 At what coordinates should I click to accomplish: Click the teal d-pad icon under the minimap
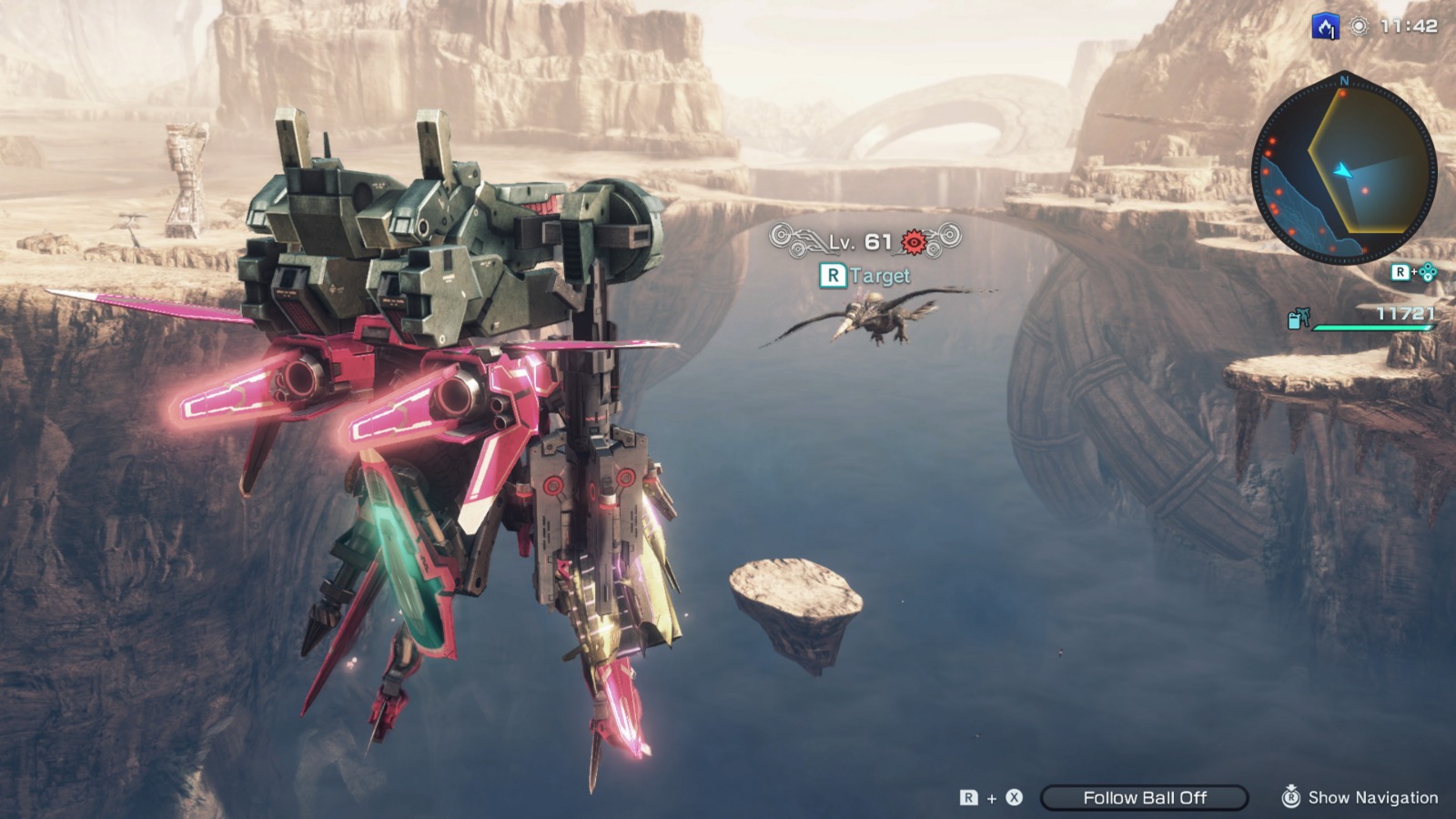[x=1429, y=271]
